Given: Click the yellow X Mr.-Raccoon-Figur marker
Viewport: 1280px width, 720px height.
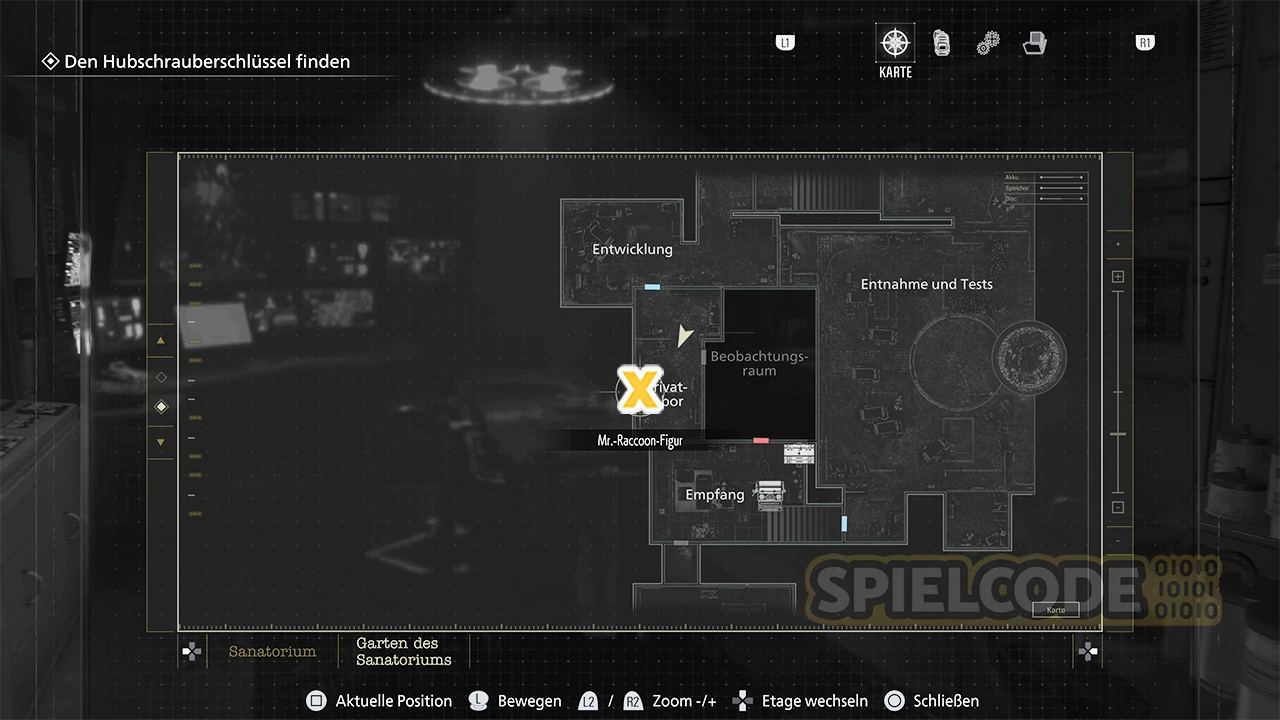Looking at the screenshot, I should 636,390.
